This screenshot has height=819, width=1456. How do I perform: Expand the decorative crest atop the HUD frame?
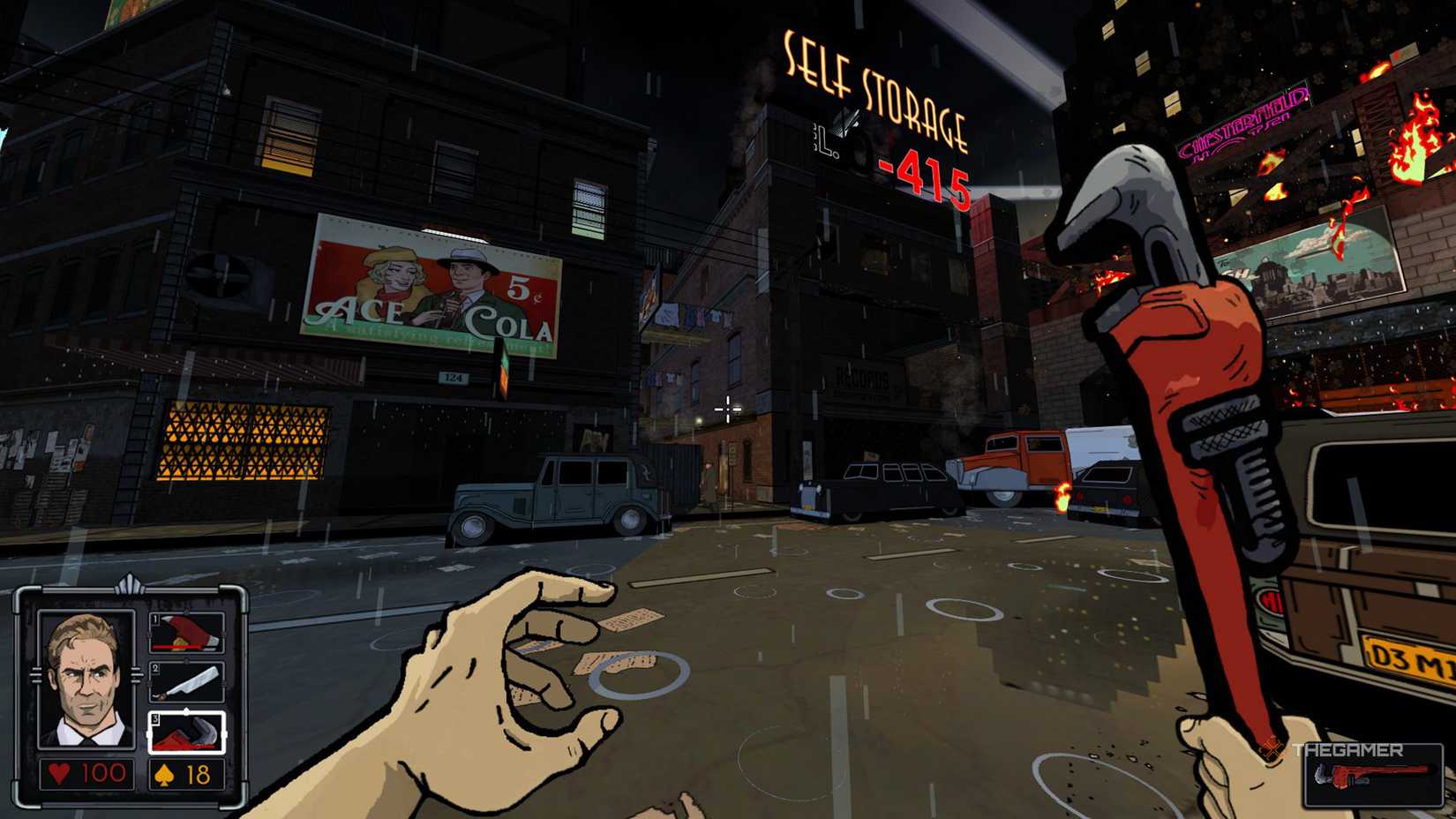(x=131, y=582)
